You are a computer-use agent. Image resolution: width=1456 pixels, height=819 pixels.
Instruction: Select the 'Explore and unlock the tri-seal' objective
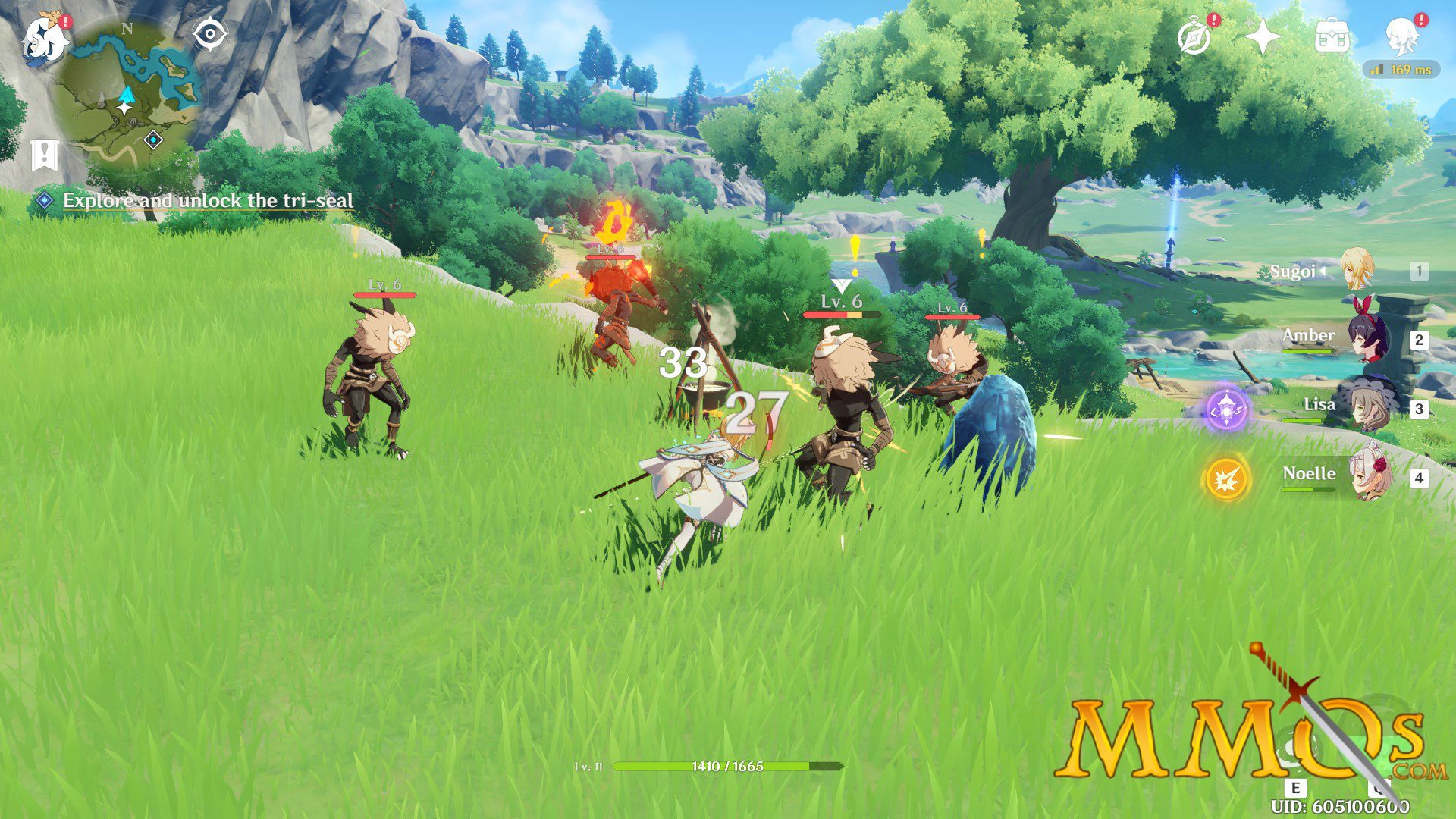(207, 200)
